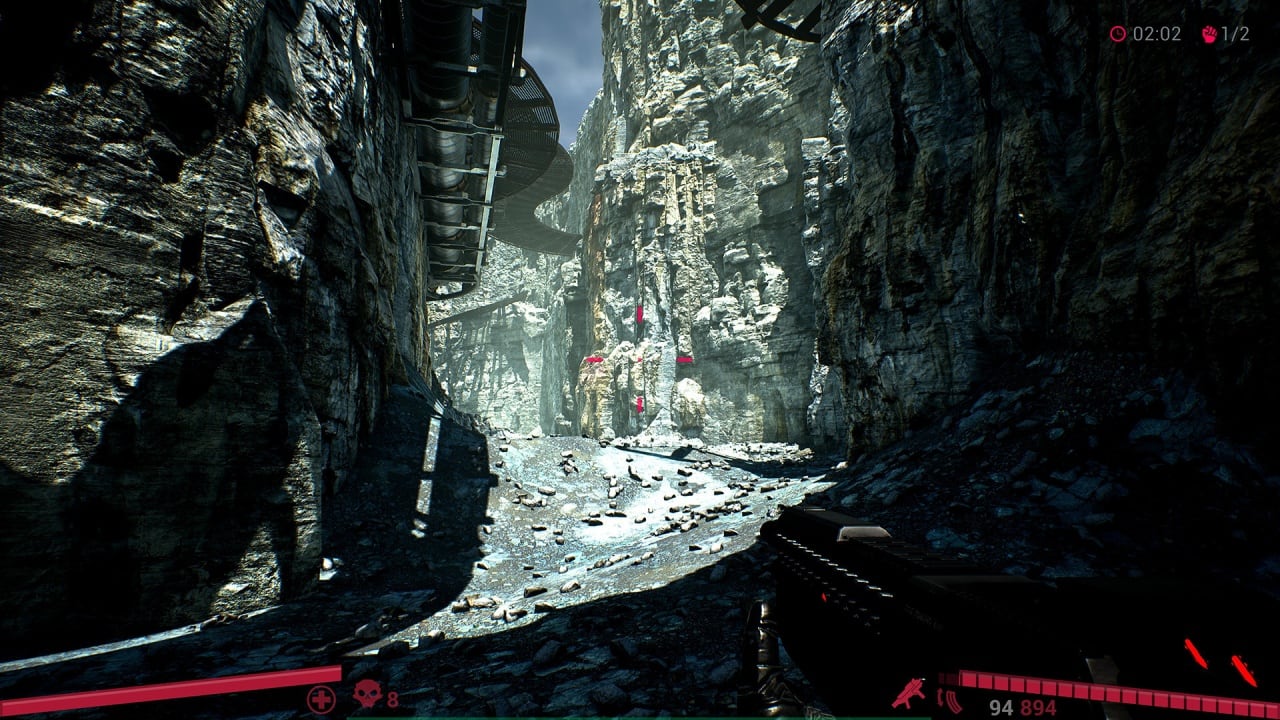Click the ammo magazine icon
This screenshot has width=1280, height=720.
click(950, 701)
